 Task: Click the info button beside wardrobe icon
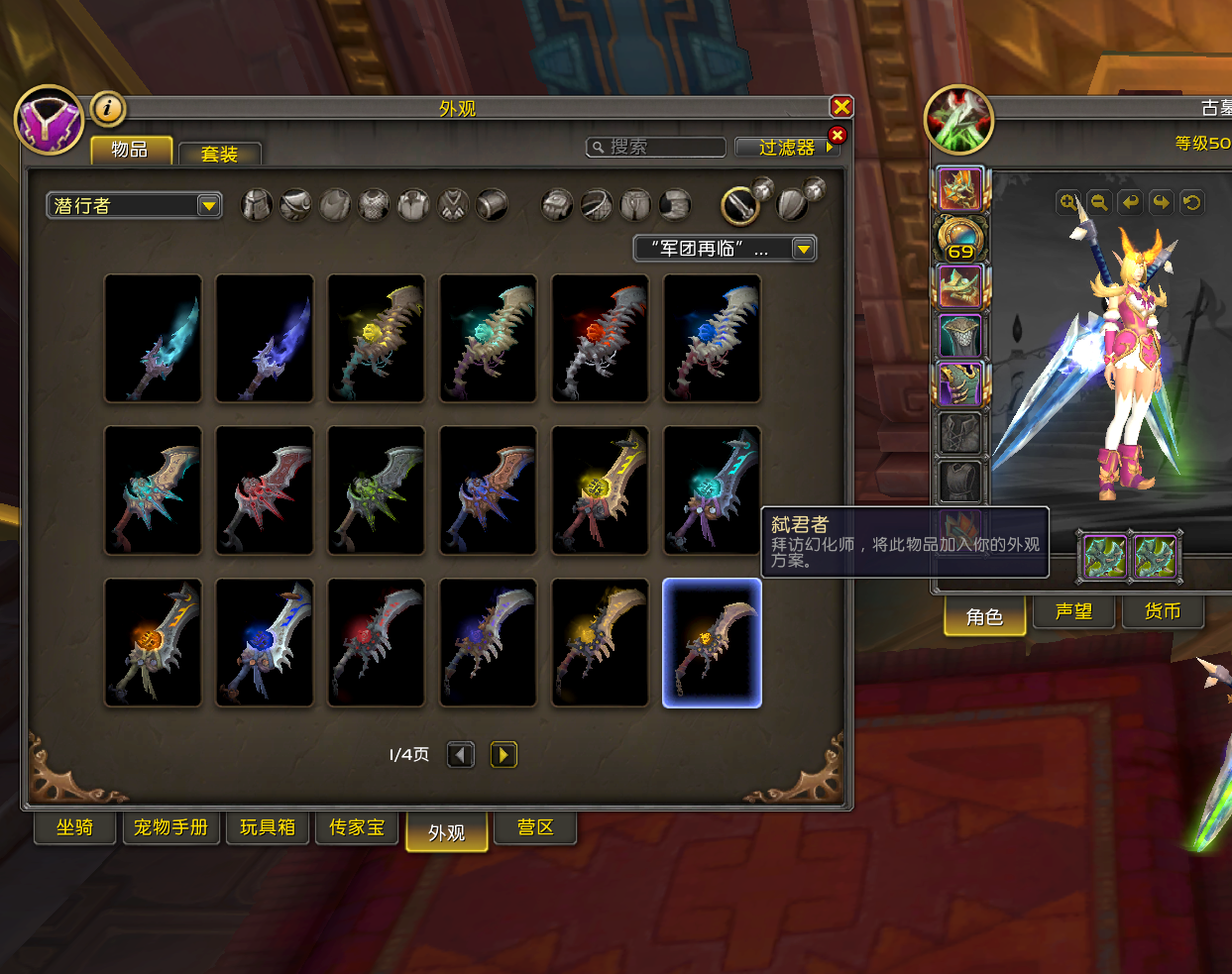(x=108, y=107)
